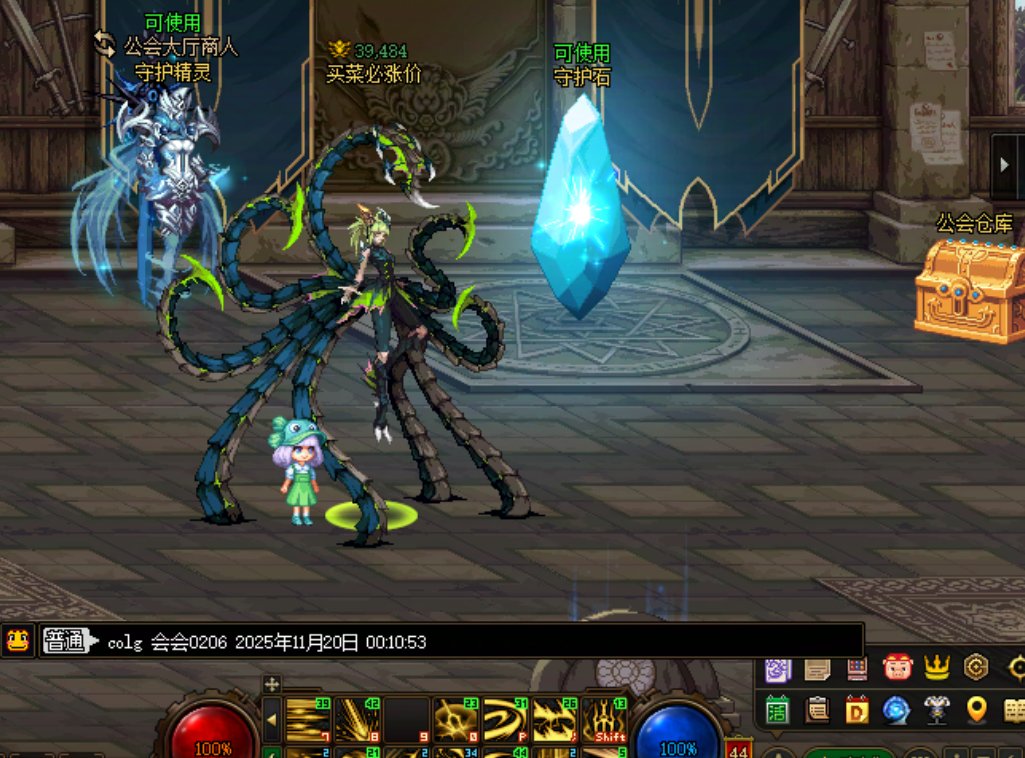The height and width of the screenshot is (758, 1025).
Task: Open the yellow D calendar icon
Action: (857, 709)
